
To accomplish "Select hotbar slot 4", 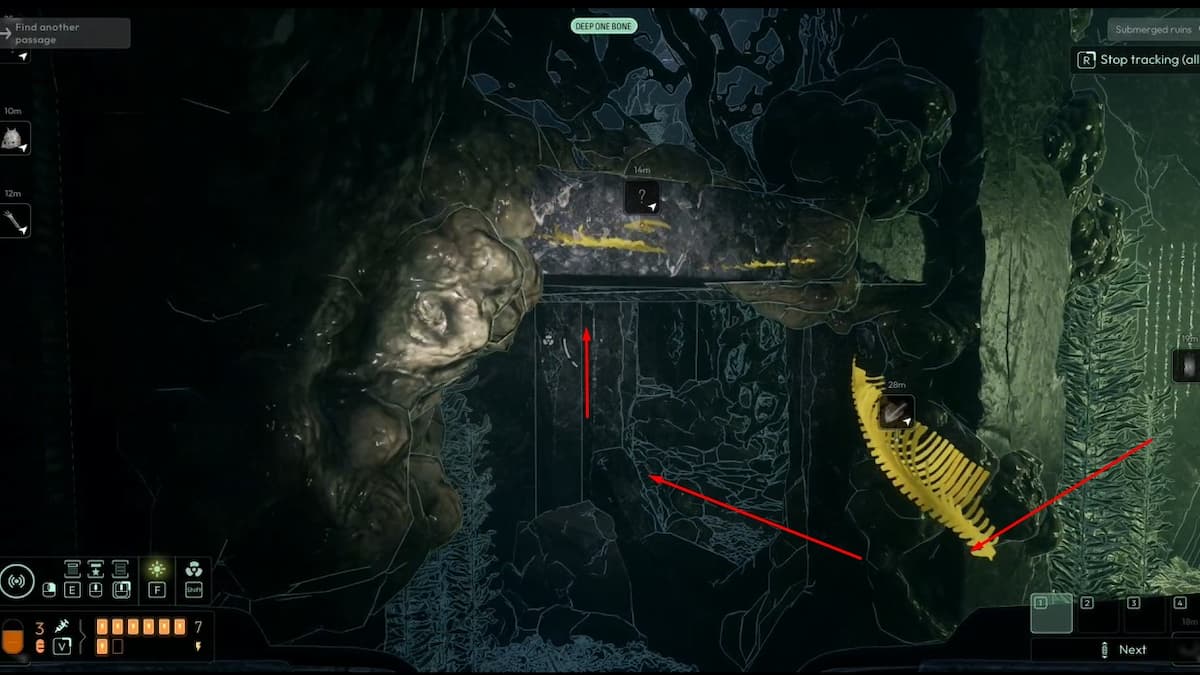I will point(1184,613).
